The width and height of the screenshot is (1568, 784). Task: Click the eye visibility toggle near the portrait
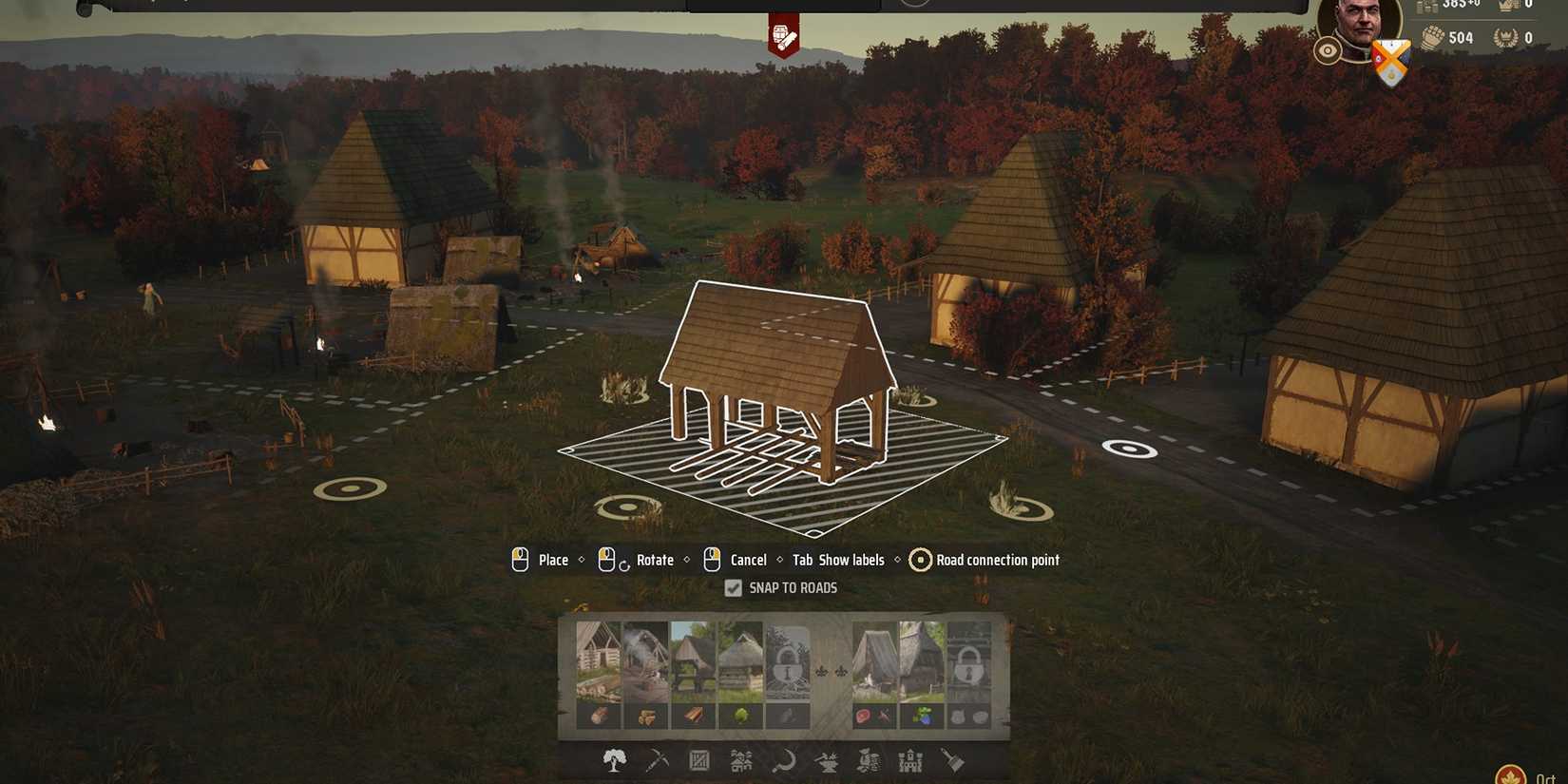[x=1327, y=50]
